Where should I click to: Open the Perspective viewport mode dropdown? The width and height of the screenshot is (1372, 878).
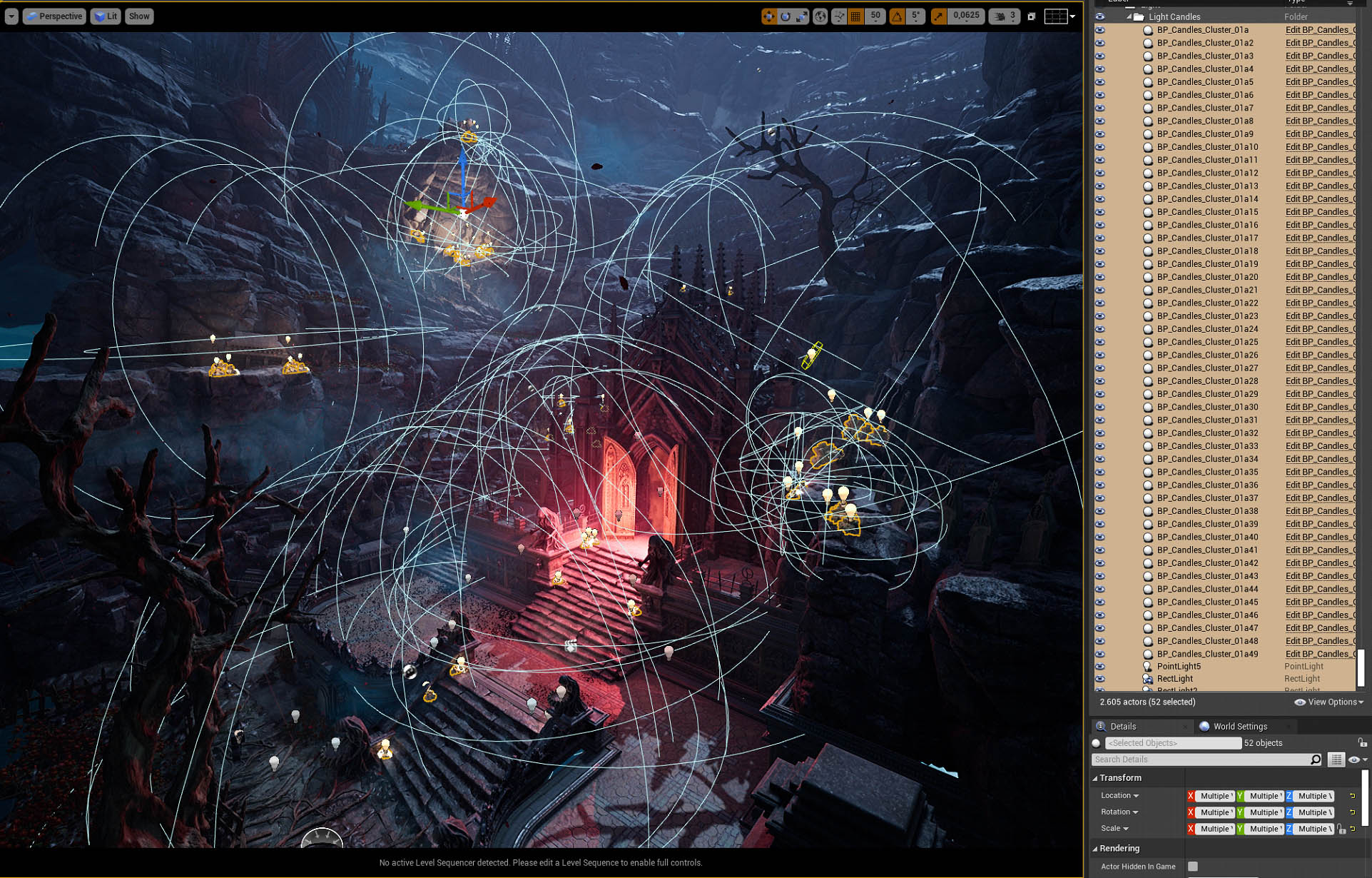point(54,16)
